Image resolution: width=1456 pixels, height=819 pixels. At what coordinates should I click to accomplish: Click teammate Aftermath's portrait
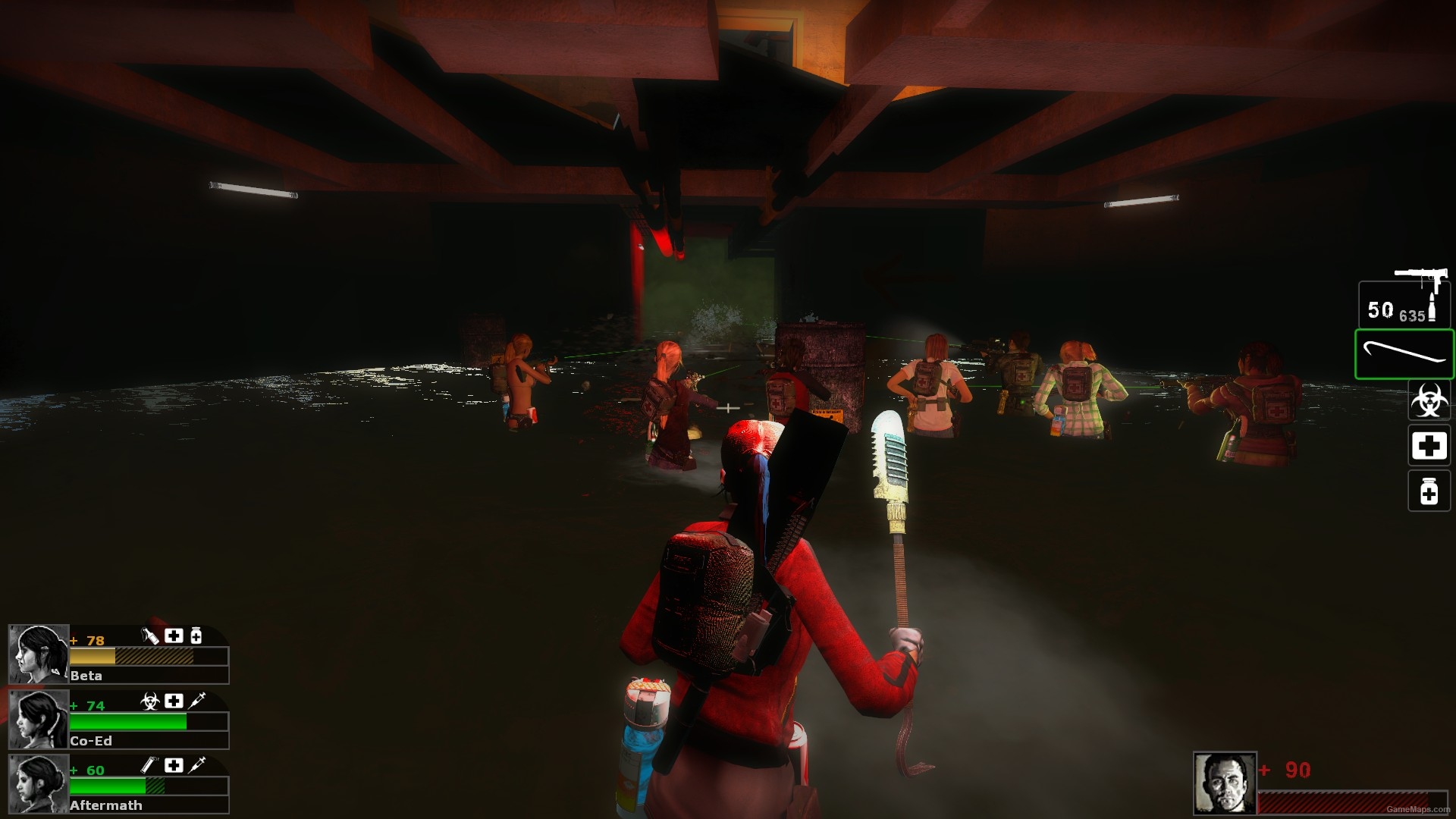38,783
